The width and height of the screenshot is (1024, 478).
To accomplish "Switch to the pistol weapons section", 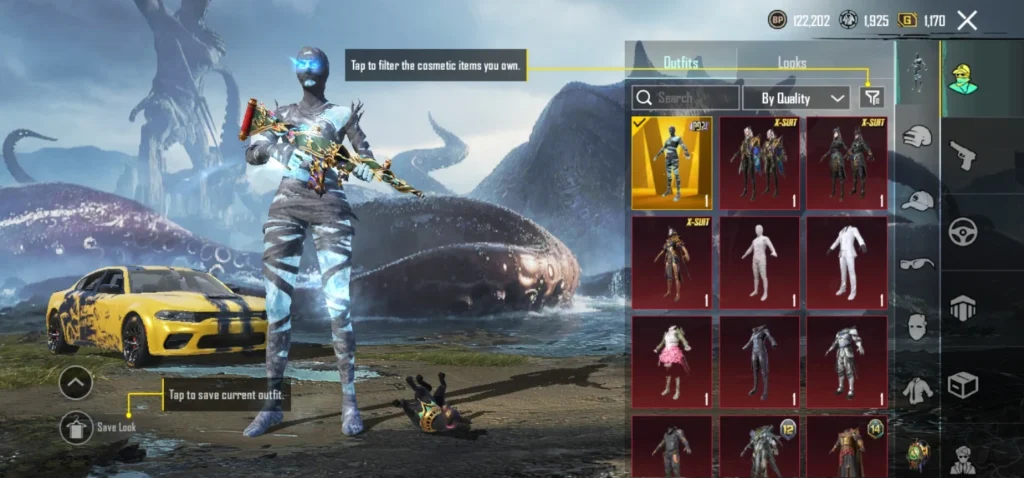I will [x=964, y=154].
